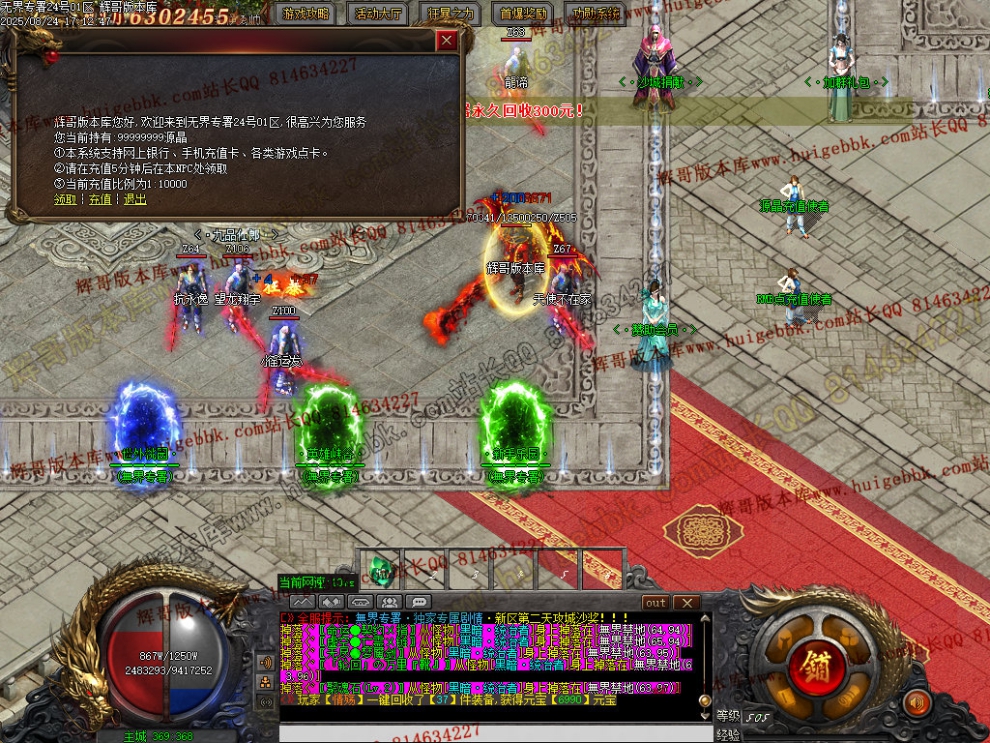Click the group hierarchy icon beside chat
The image size is (990, 743).
(266, 682)
